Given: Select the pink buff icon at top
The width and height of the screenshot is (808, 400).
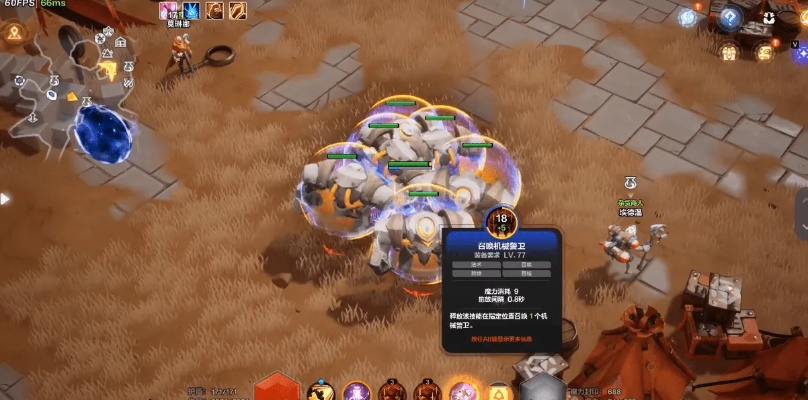Looking at the screenshot, I should coord(168,11).
